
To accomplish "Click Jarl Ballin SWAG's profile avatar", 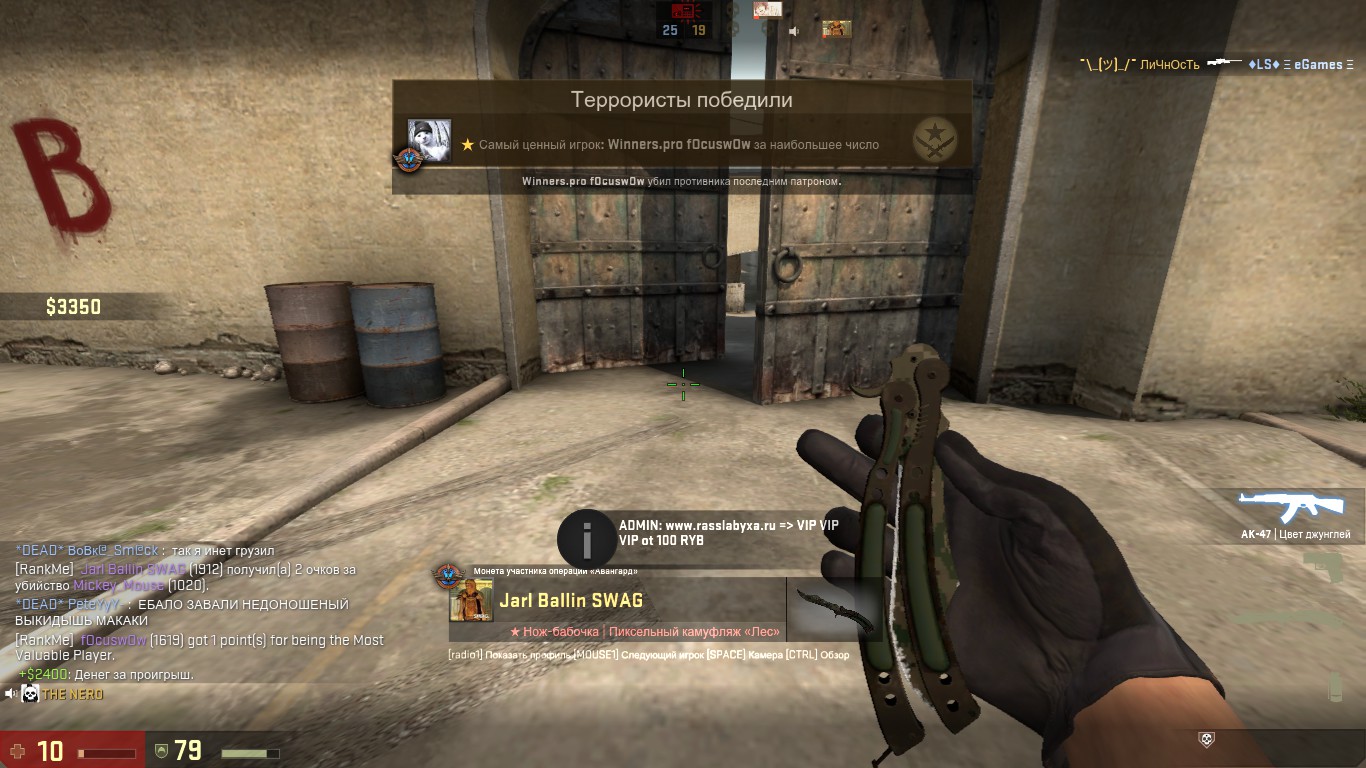I will tap(471, 600).
